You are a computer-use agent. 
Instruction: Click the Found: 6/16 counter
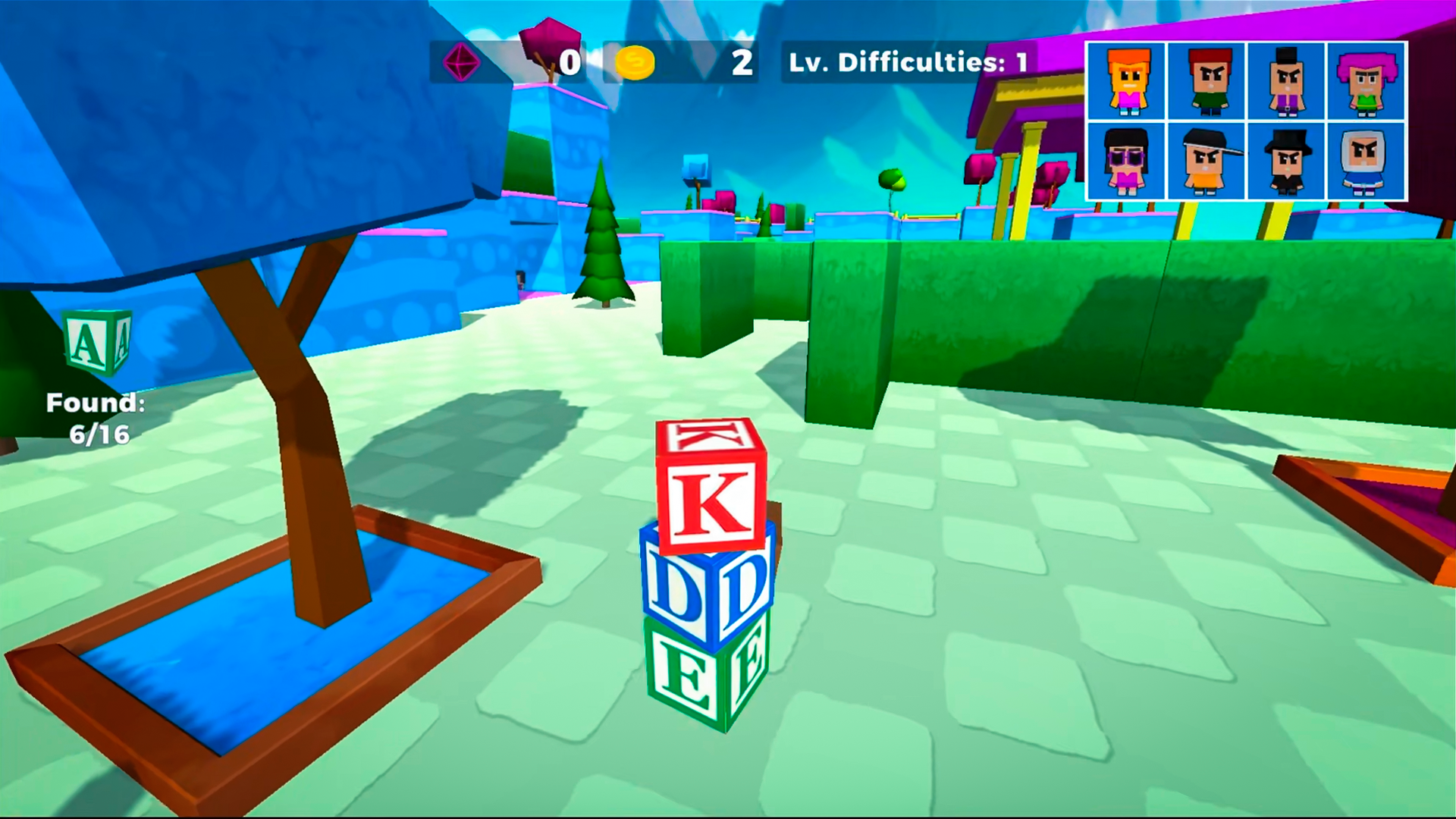click(97, 417)
